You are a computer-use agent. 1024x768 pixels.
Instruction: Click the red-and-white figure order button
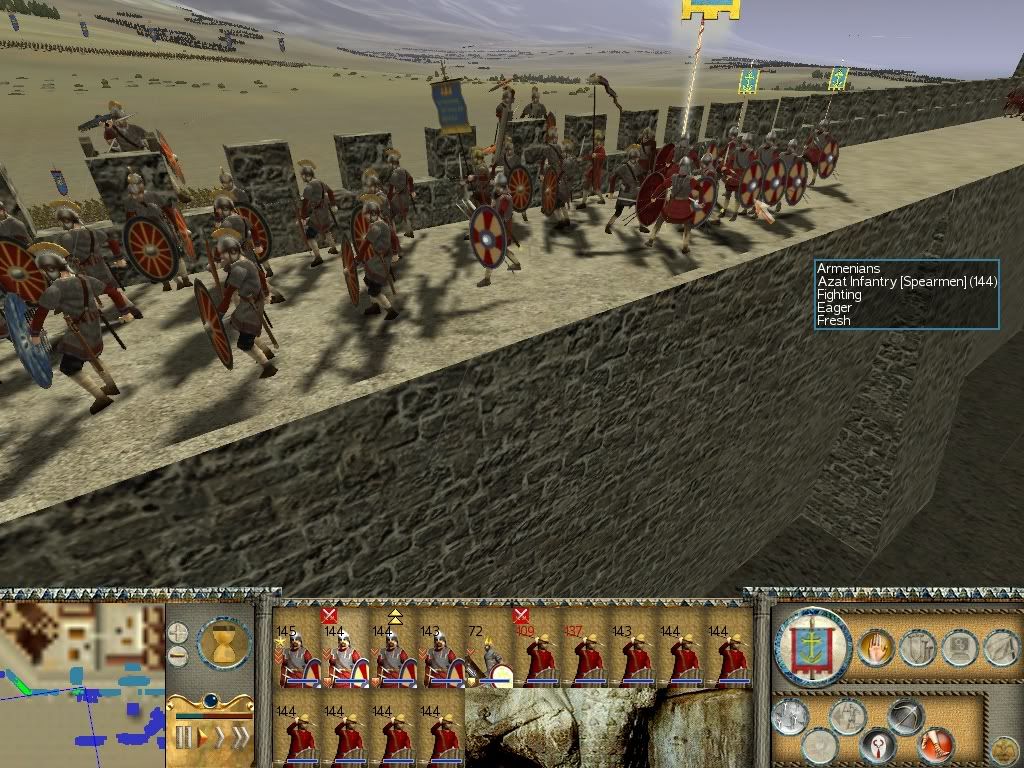[x=878, y=745]
